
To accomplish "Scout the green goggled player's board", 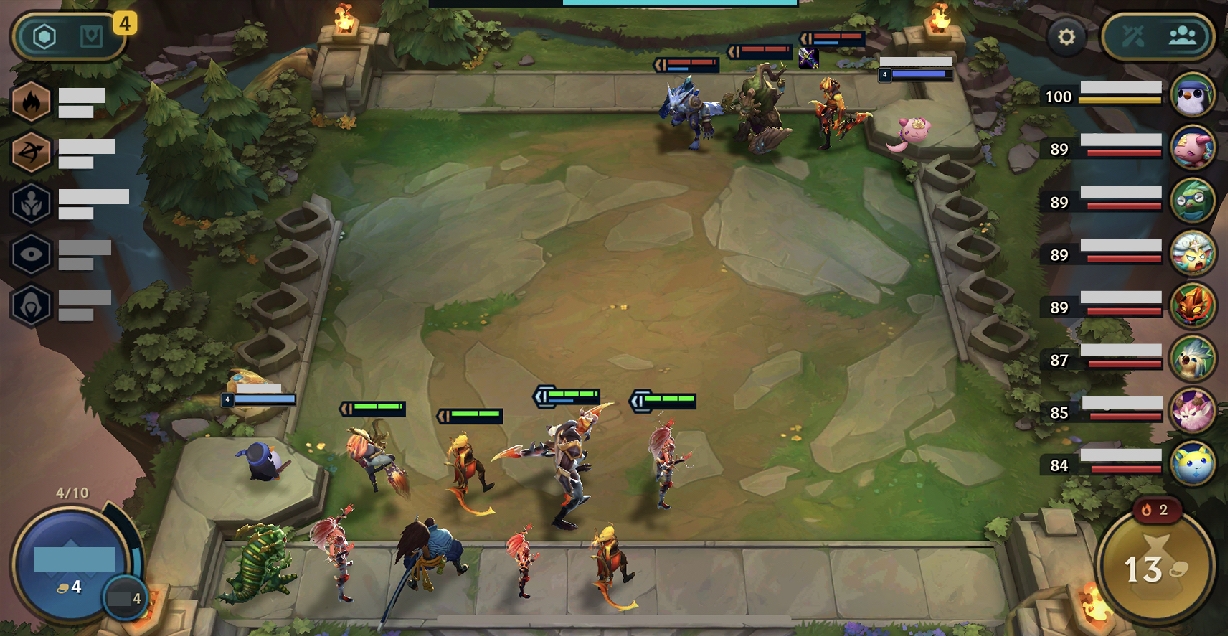I will coord(1192,200).
